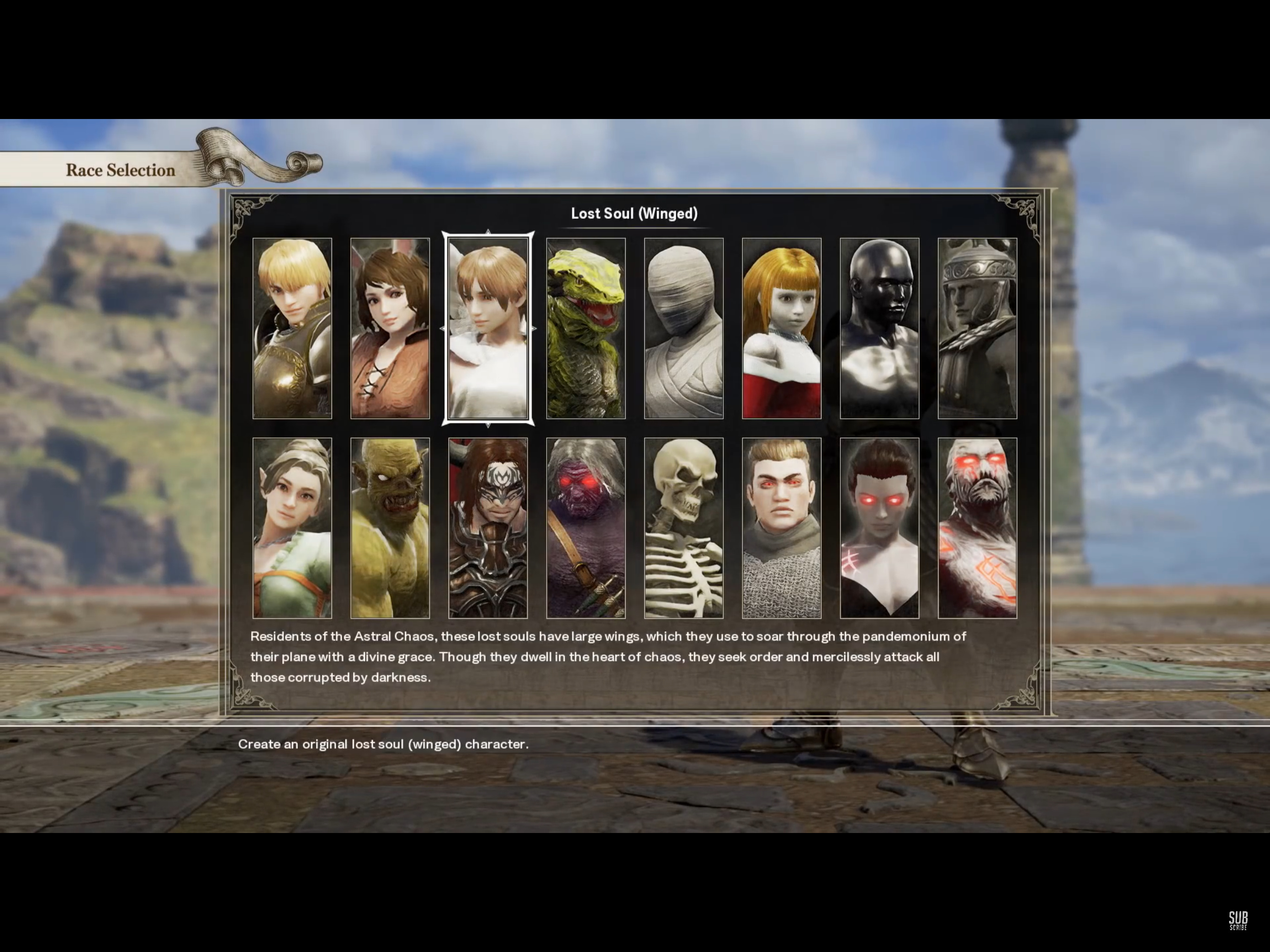Select the blond armored knight portrait

pyautogui.click(x=292, y=328)
